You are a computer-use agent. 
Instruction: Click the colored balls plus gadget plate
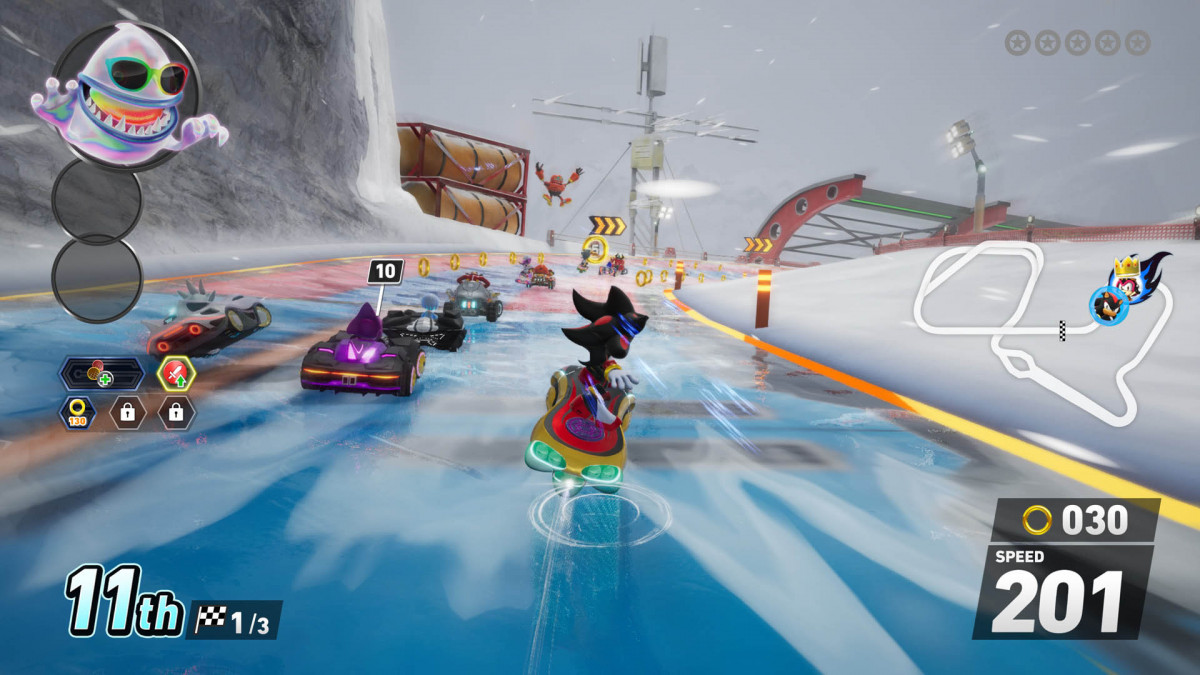tap(101, 375)
